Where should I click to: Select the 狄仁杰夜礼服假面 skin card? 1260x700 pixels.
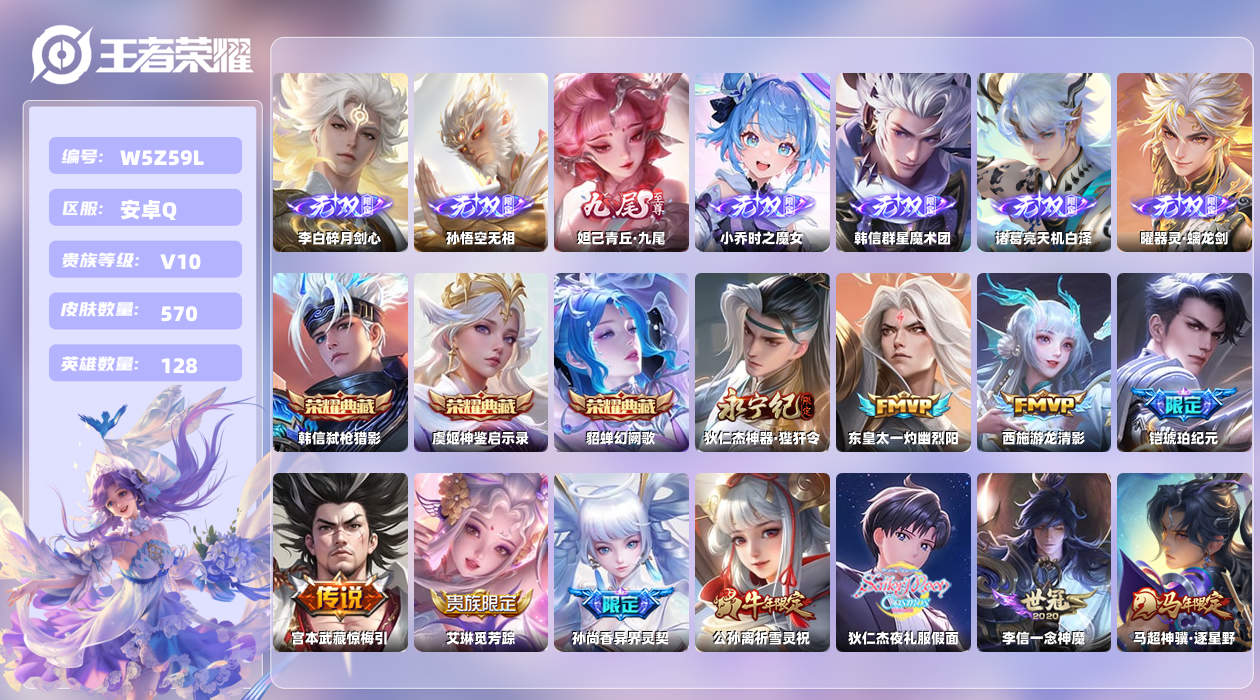coord(903,562)
